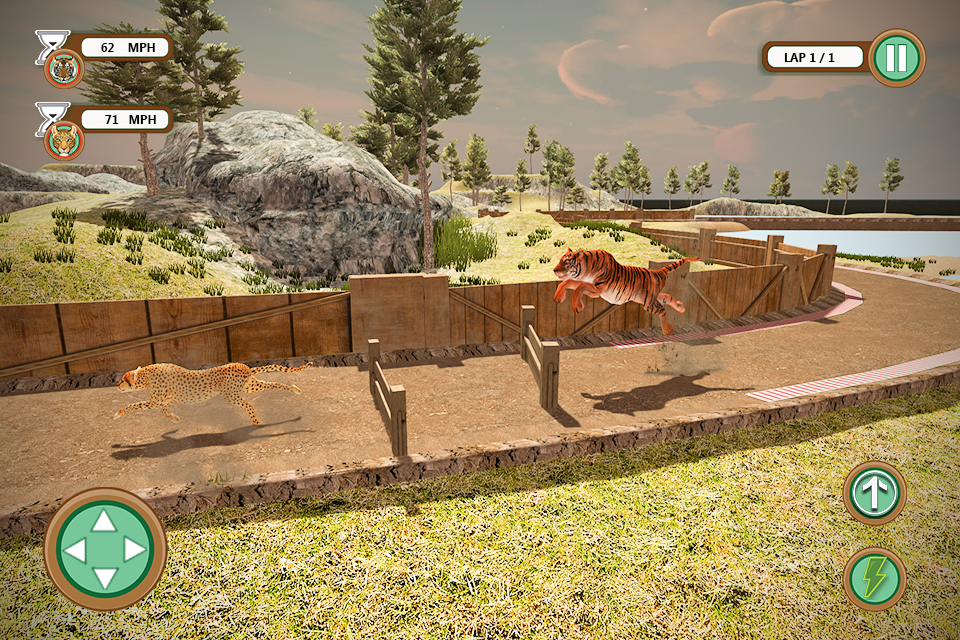Image resolution: width=960 pixels, height=640 pixels.
Task: Tap the D-pad left arrow
Action: click(x=75, y=549)
